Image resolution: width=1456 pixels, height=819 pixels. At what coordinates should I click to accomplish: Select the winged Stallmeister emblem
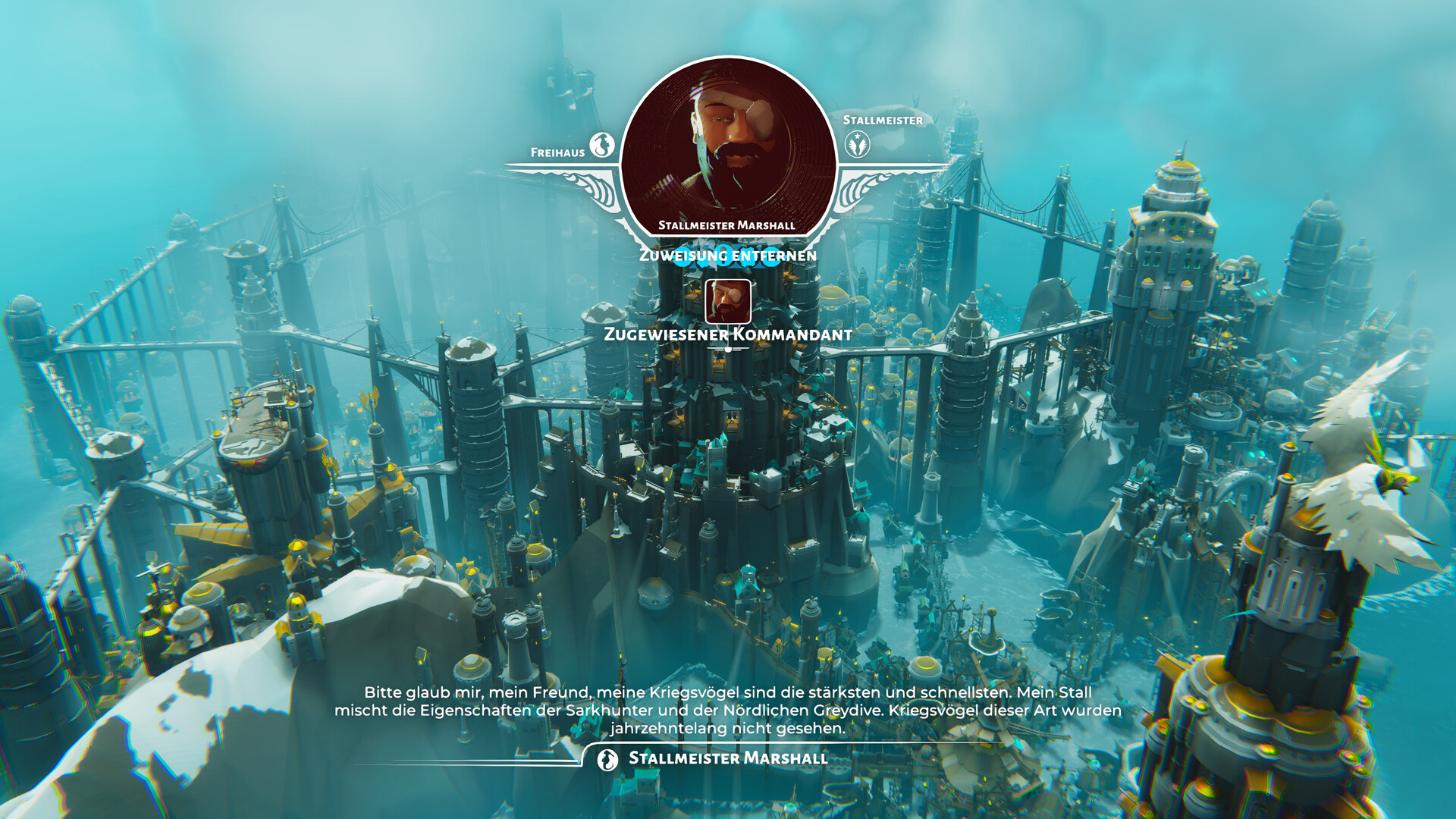click(858, 144)
